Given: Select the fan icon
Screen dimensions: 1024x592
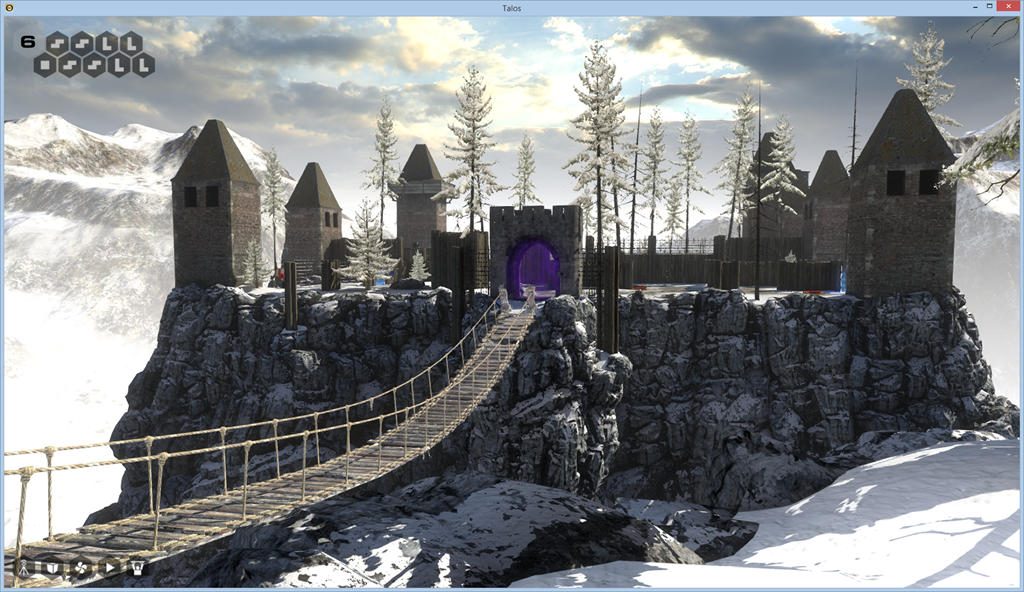Looking at the screenshot, I should [81, 568].
